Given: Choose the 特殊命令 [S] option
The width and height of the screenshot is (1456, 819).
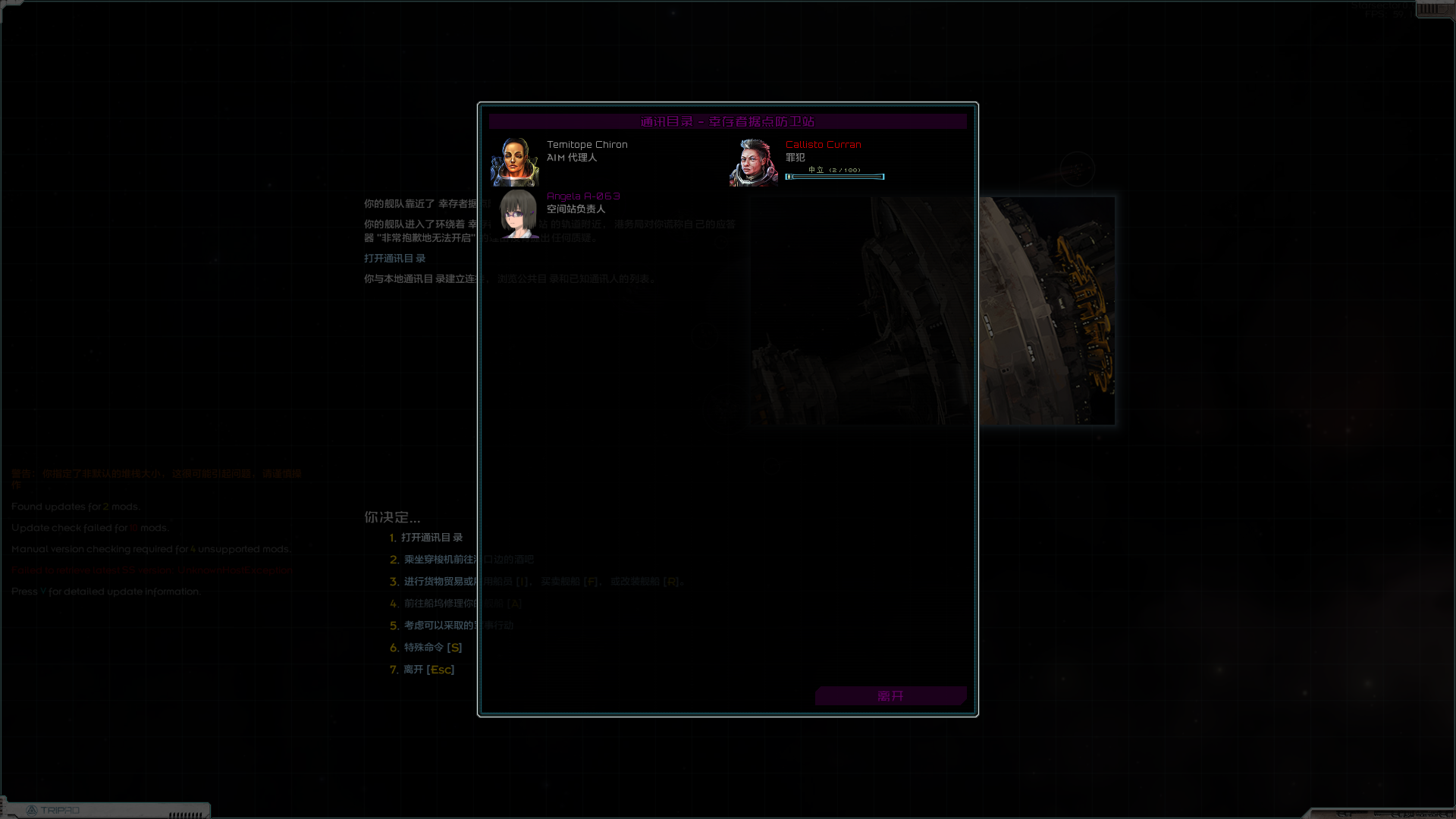Looking at the screenshot, I should (x=431, y=647).
